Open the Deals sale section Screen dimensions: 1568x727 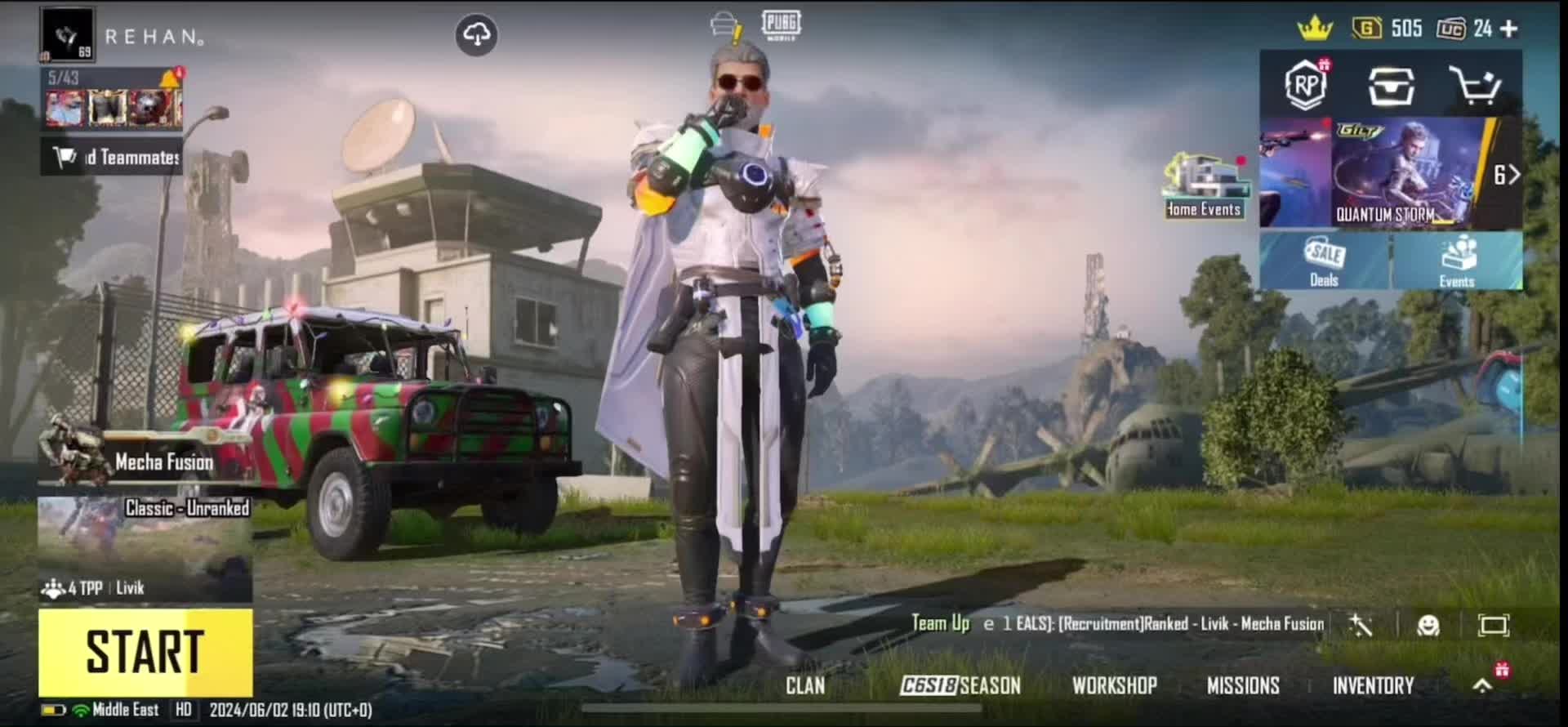tap(1324, 261)
